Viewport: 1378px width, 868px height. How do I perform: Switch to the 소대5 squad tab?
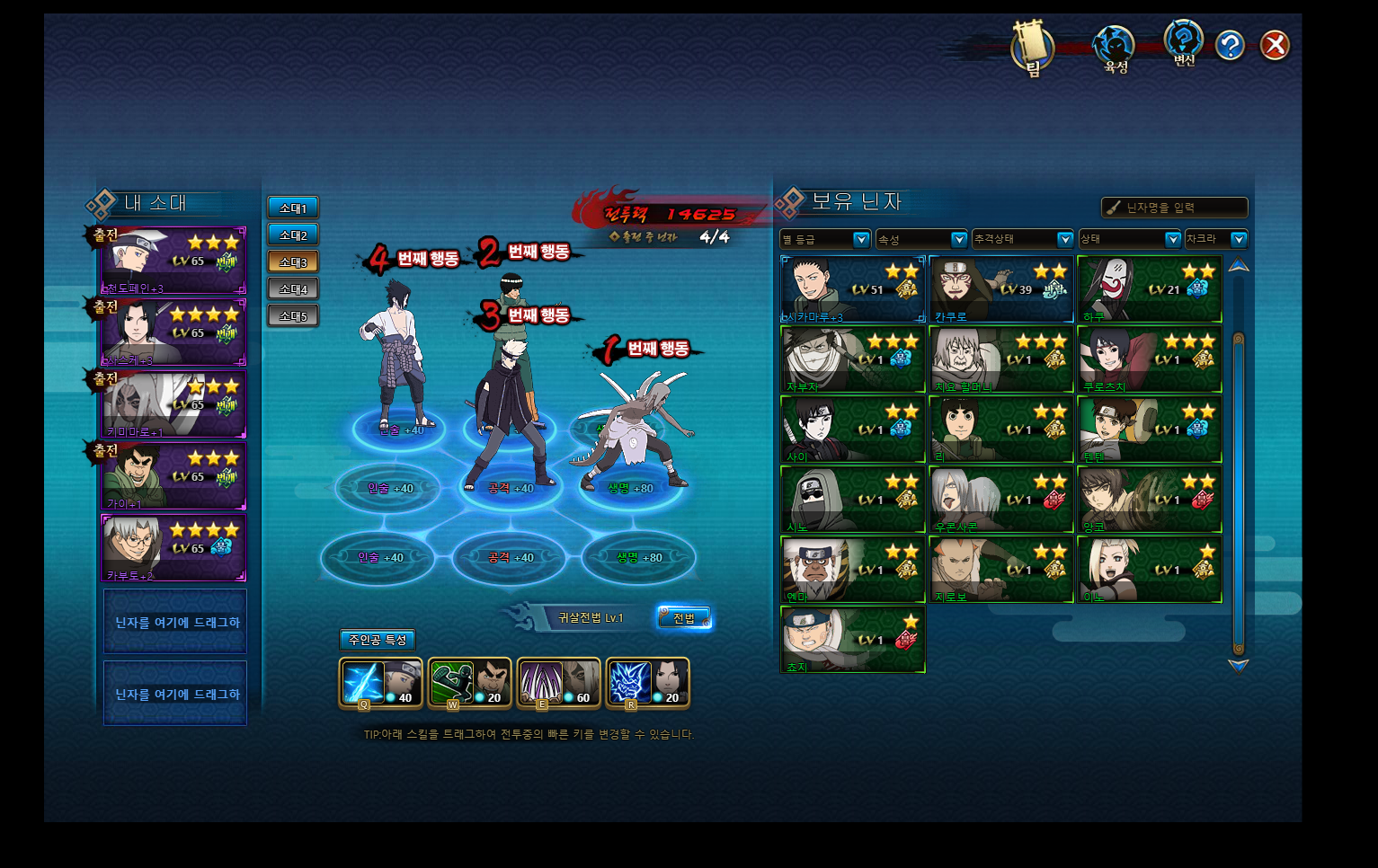pos(293,316)
